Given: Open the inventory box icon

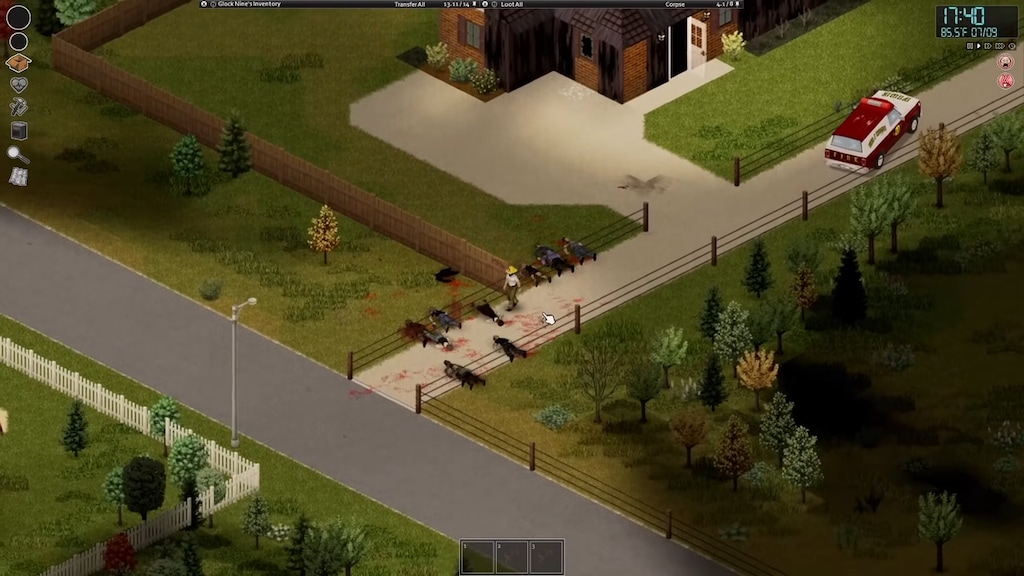Looking at the screenshot, I should (x=18, y=63).
